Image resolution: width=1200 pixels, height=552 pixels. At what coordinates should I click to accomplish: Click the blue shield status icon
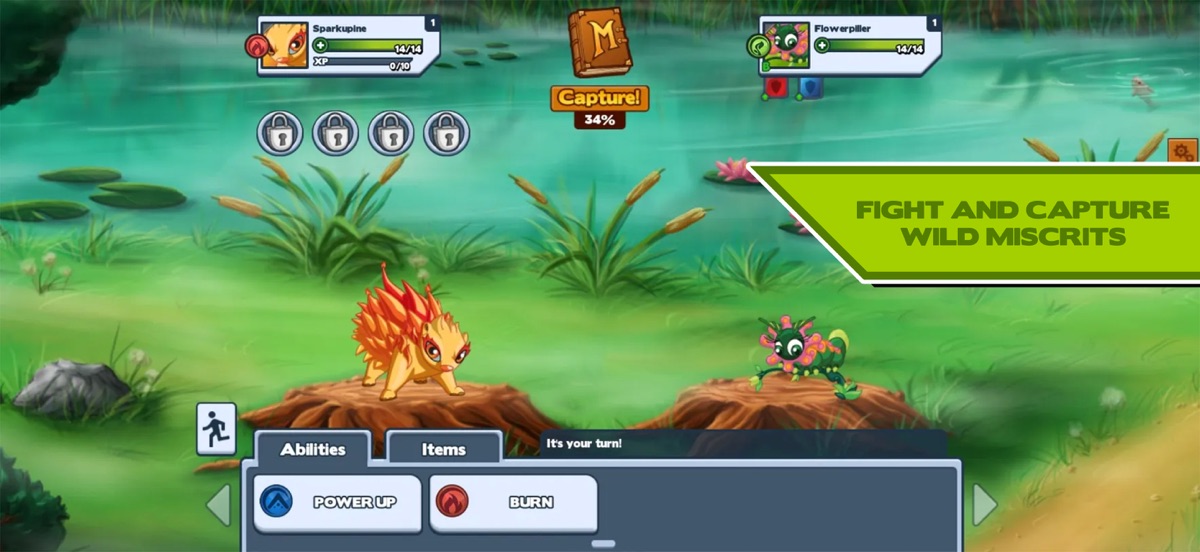[x=810, y=87]
